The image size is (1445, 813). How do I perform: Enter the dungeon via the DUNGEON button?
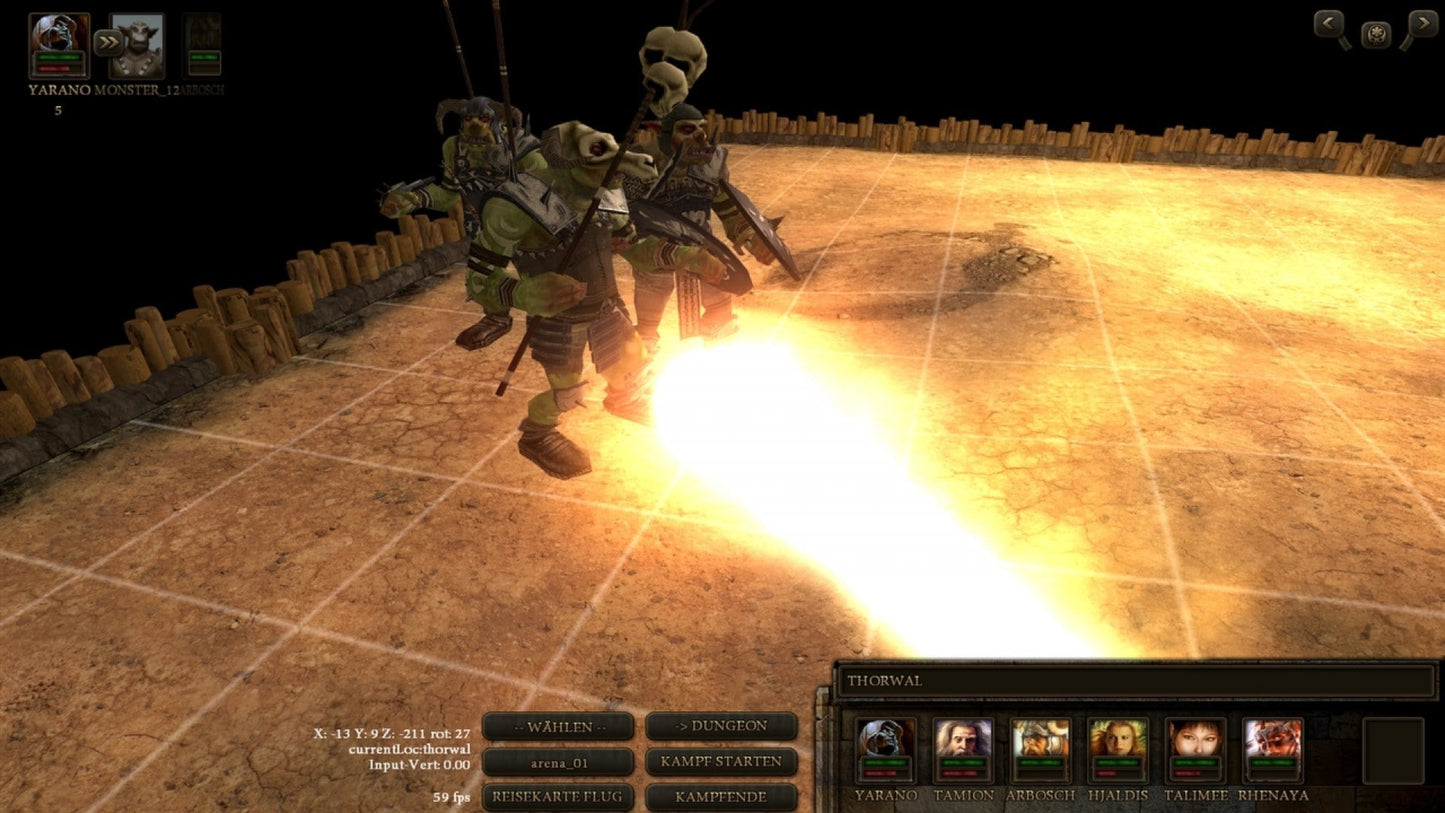point(721,726)
